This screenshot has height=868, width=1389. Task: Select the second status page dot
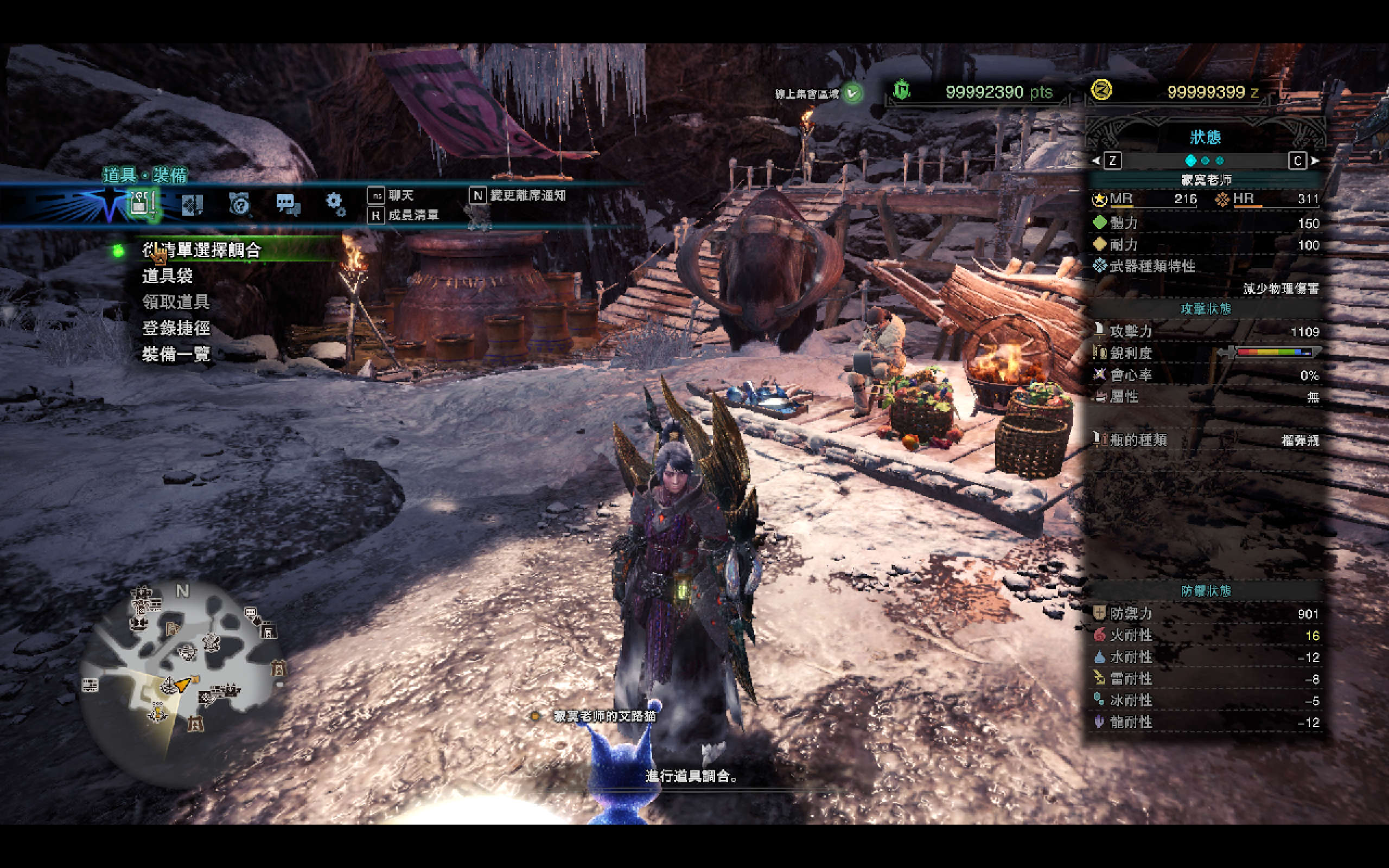[x=1205, y=161]
